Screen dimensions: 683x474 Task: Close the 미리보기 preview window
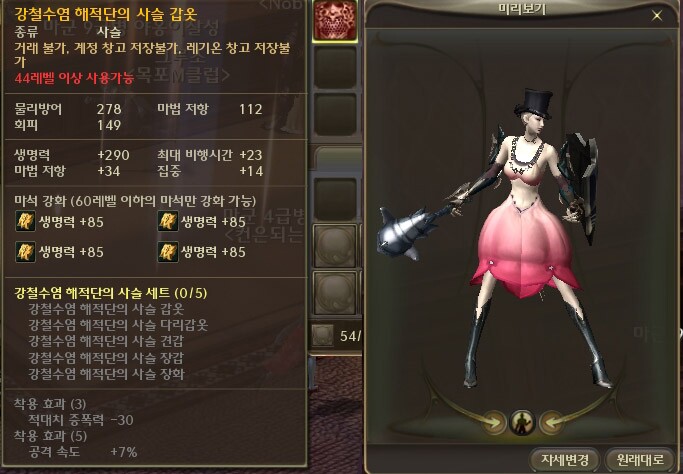(x=656, y=16)
